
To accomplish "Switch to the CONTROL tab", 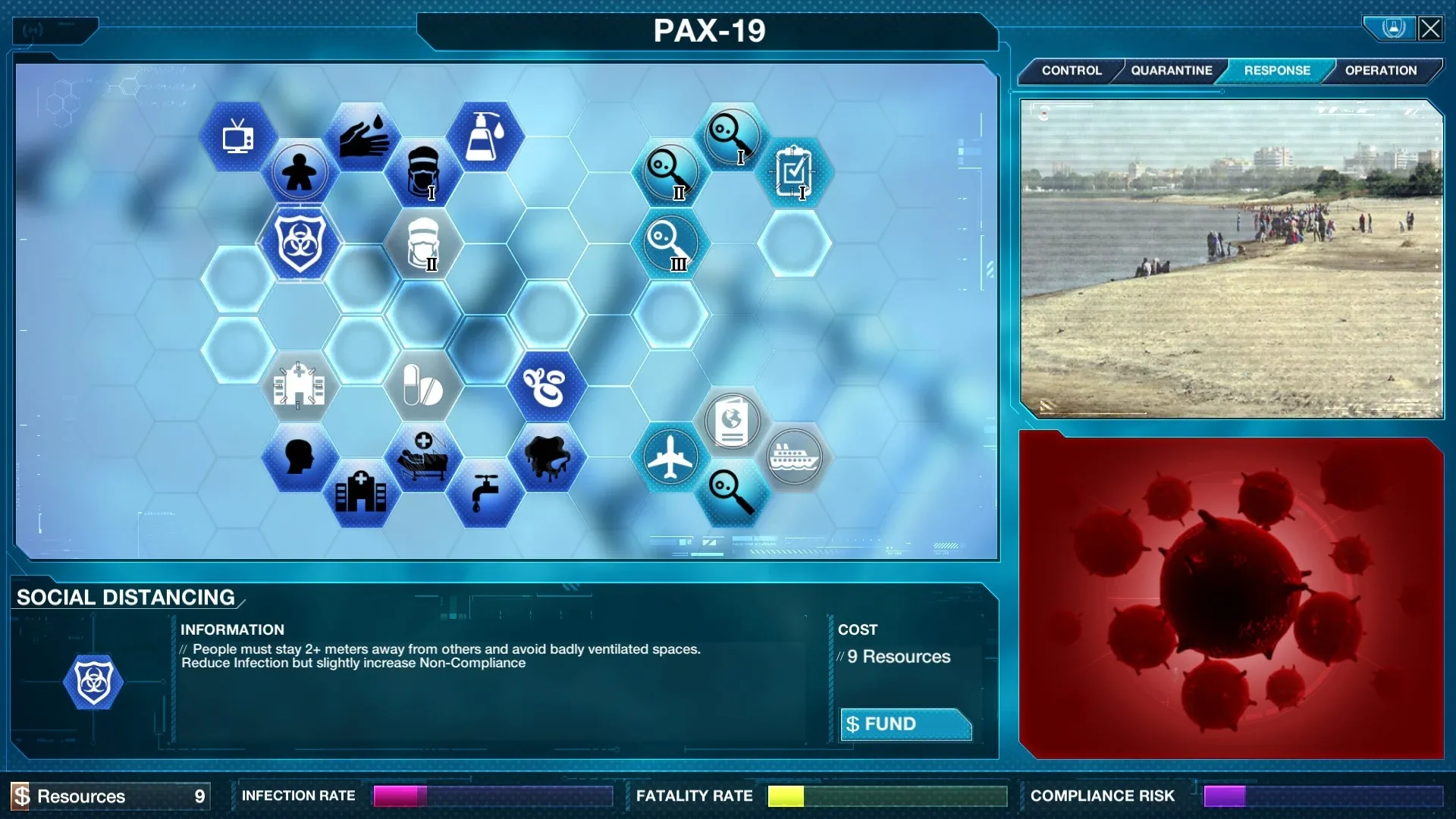I will click(x=1072, y=71).
